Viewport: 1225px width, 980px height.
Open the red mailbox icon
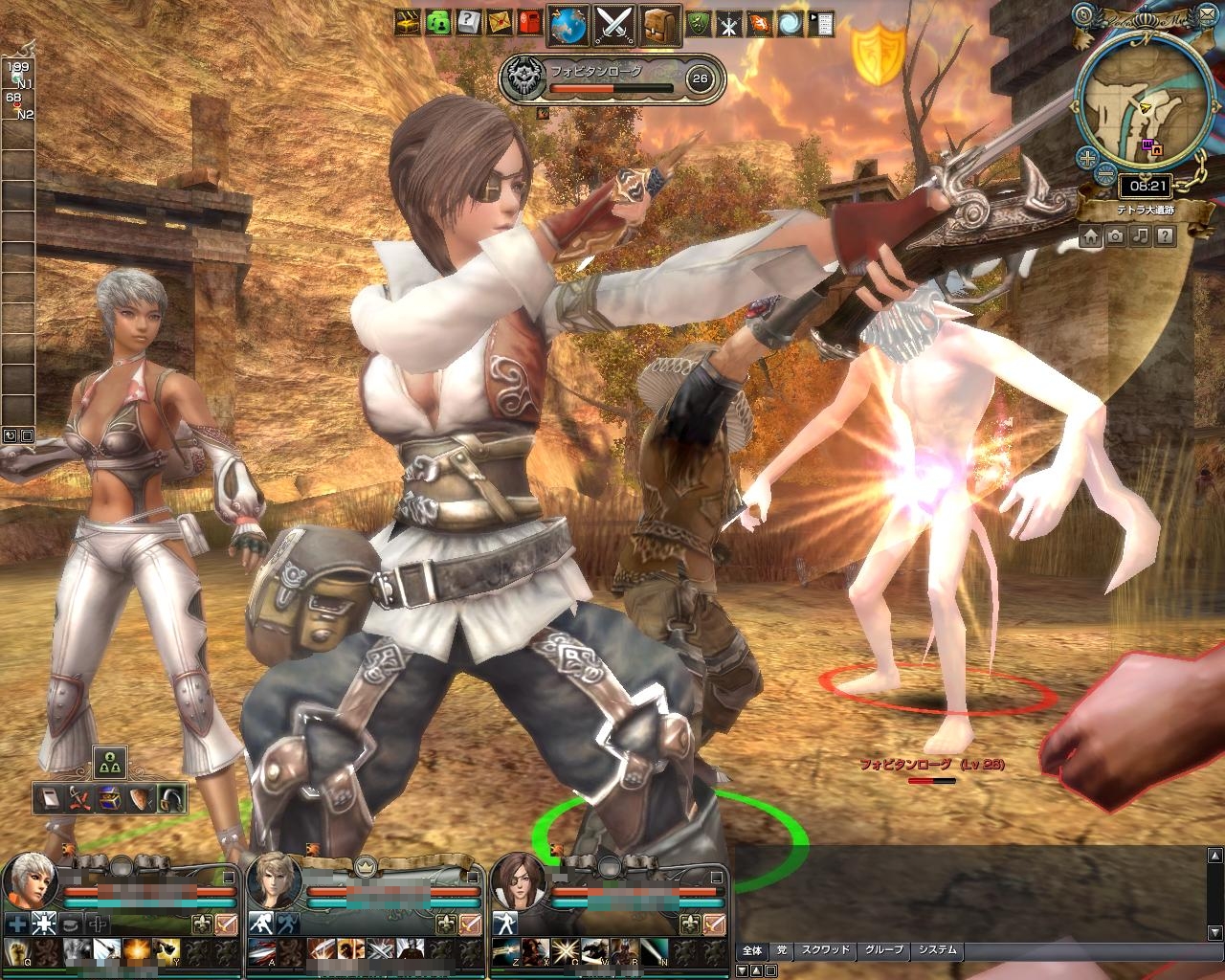point(526,22)
